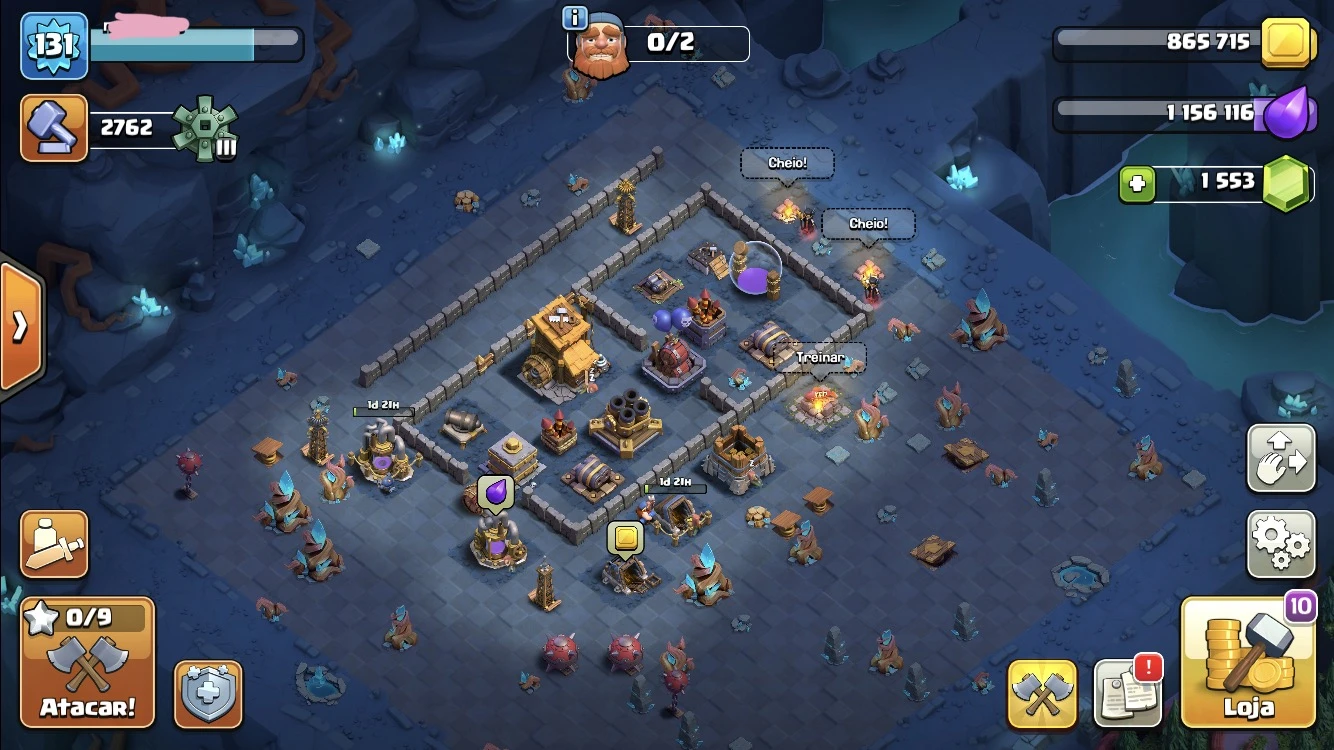Collect elixir from the purple drop bubble

495,493
